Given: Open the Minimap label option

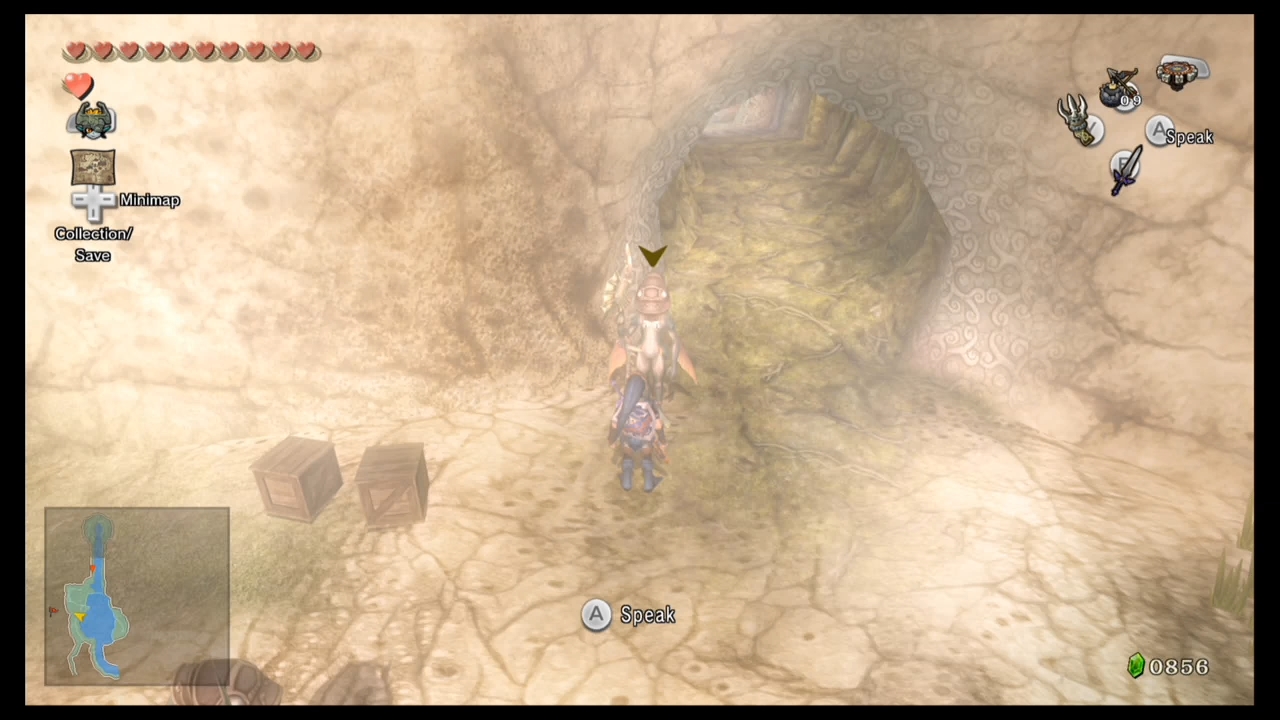Looking at the screenshot, I should click(x=149, y=200).
